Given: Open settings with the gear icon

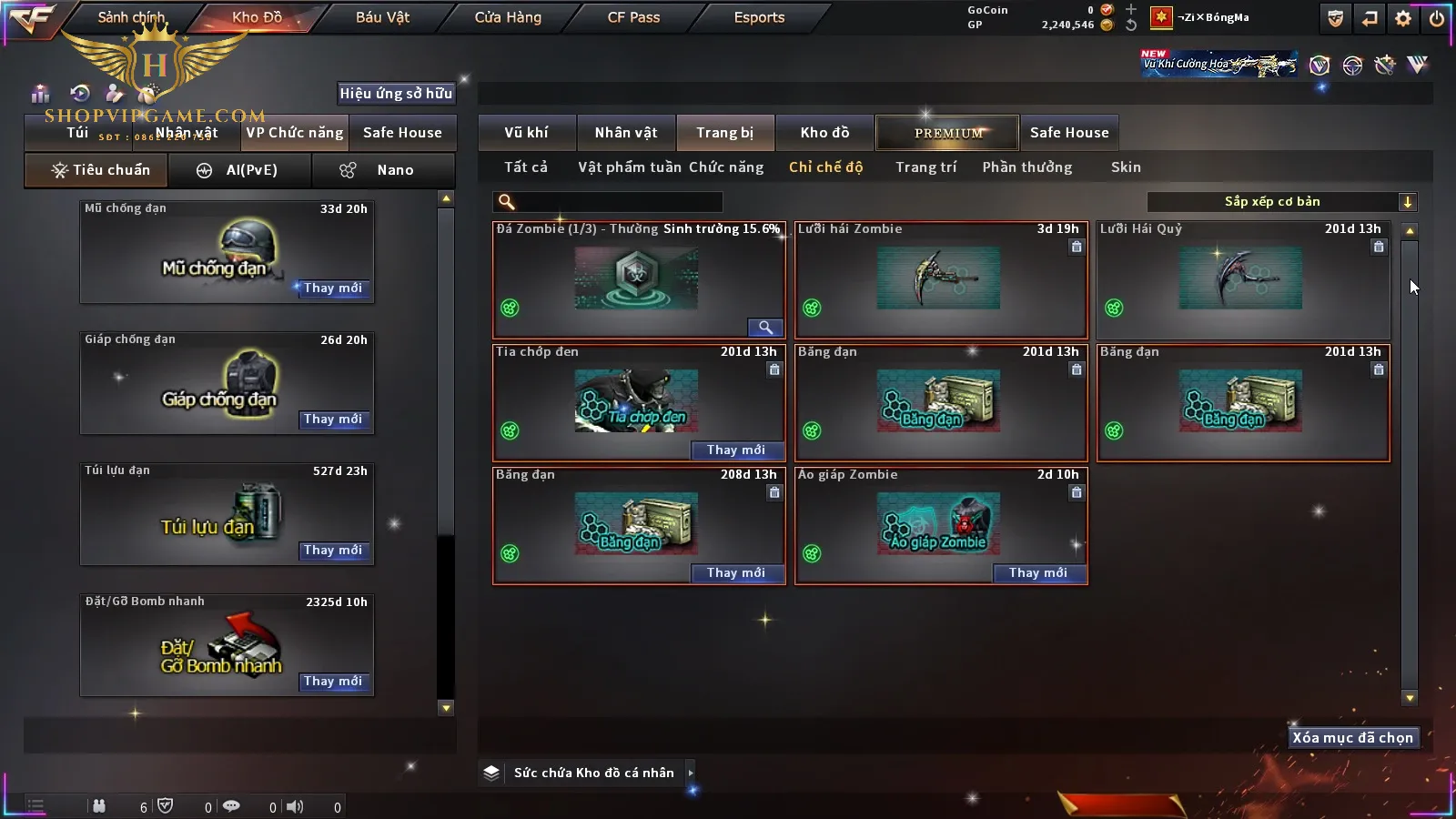Looking at the screenshot, I should (x=1403, y=18).
